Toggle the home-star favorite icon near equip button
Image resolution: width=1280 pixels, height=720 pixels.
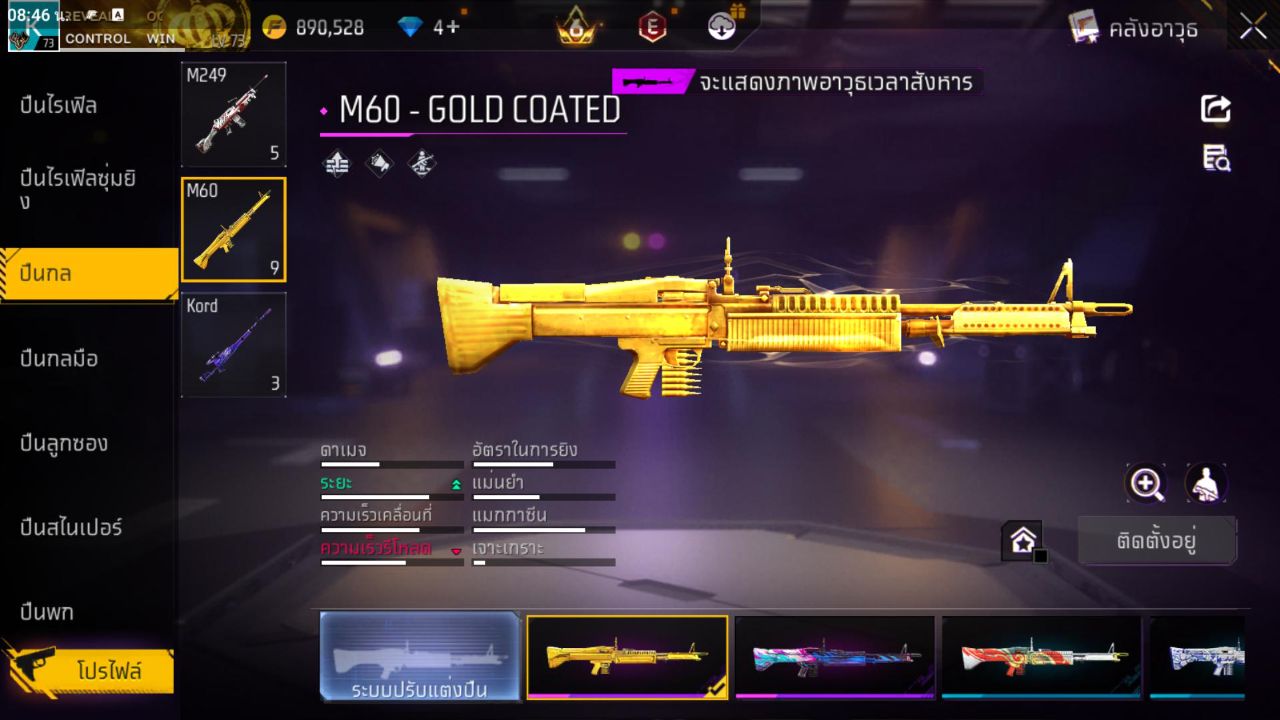click(1023, 540)
